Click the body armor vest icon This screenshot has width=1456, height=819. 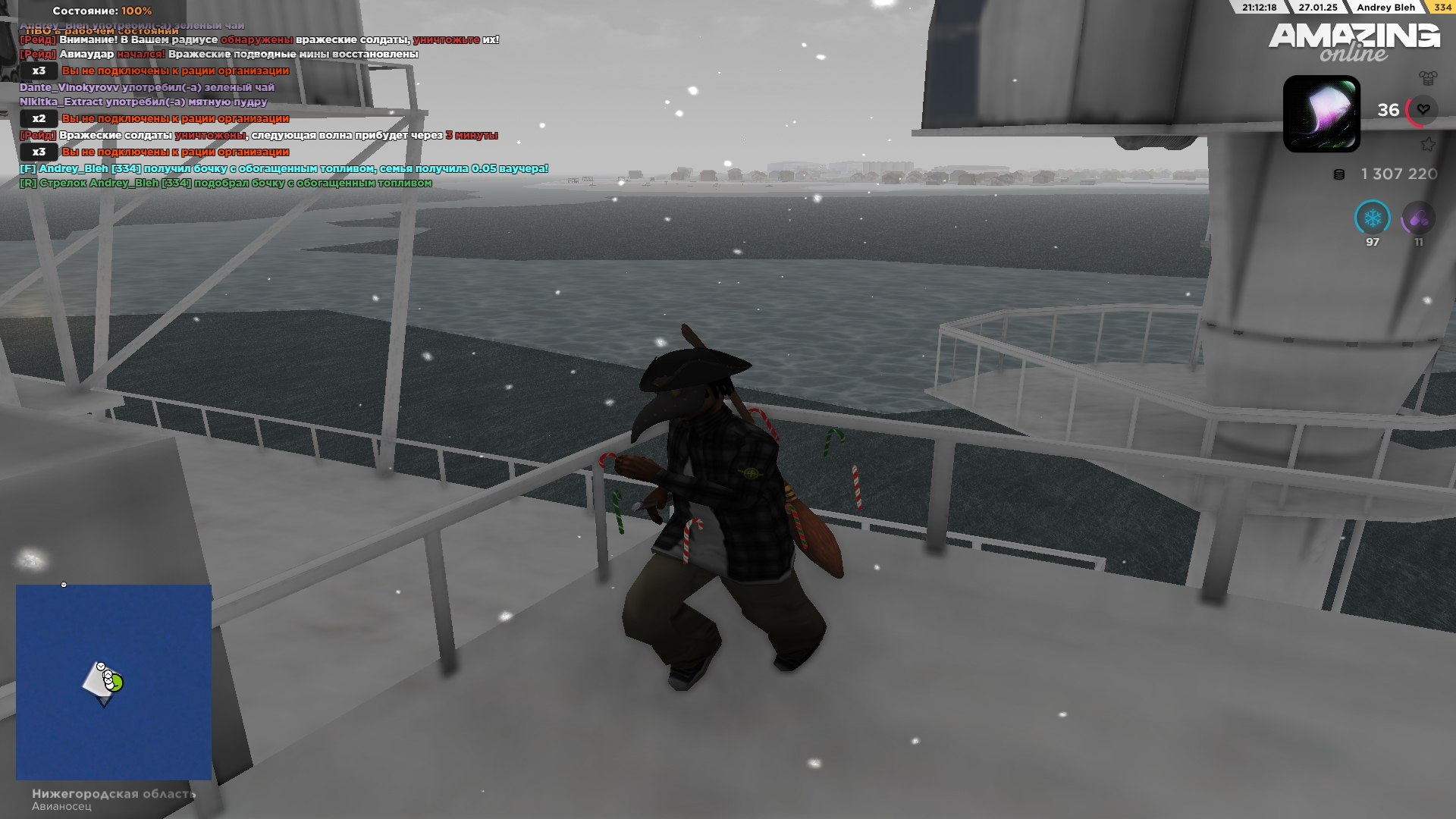pos(1428,77)
